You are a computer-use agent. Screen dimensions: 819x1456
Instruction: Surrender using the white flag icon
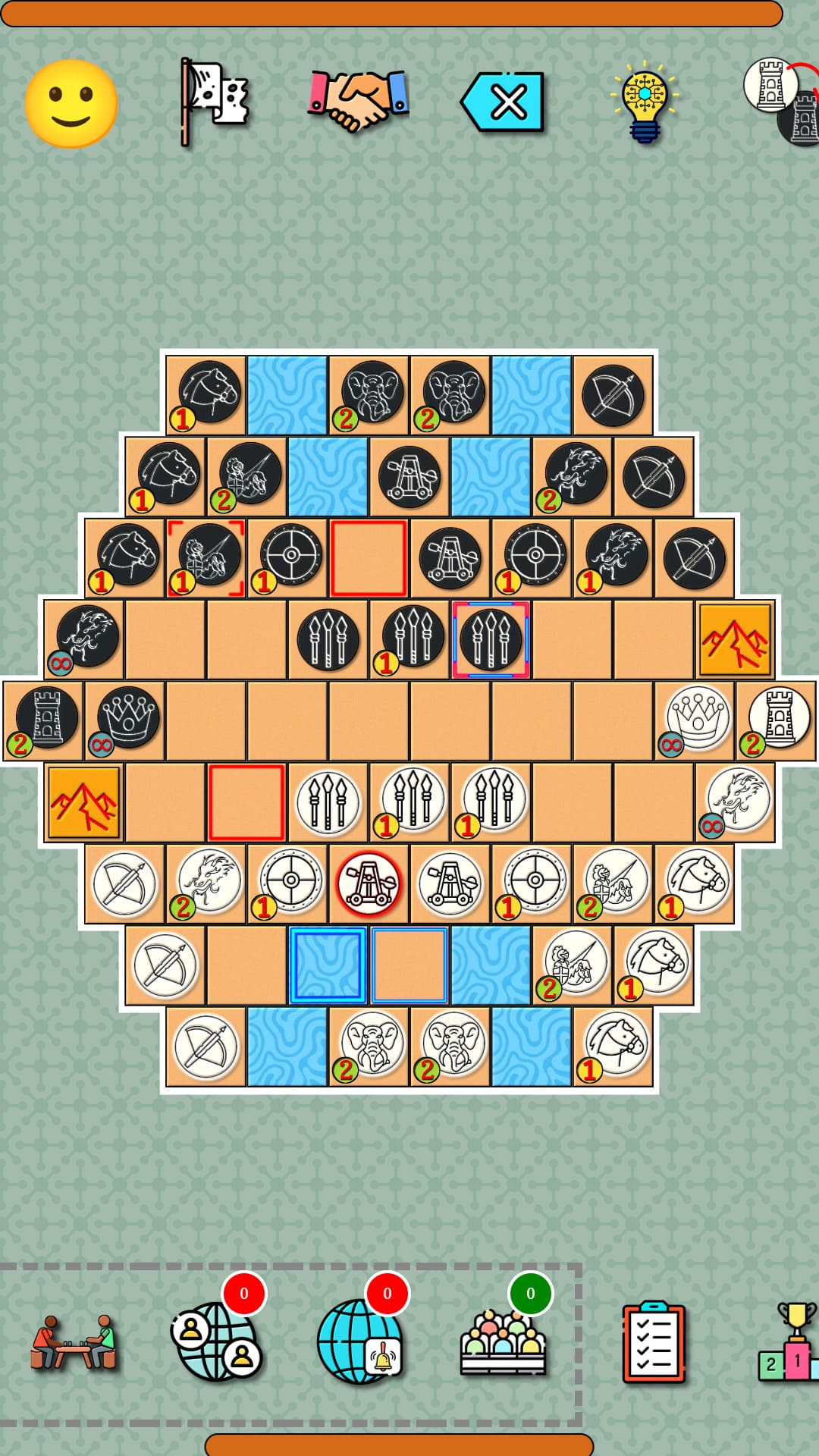215,102
